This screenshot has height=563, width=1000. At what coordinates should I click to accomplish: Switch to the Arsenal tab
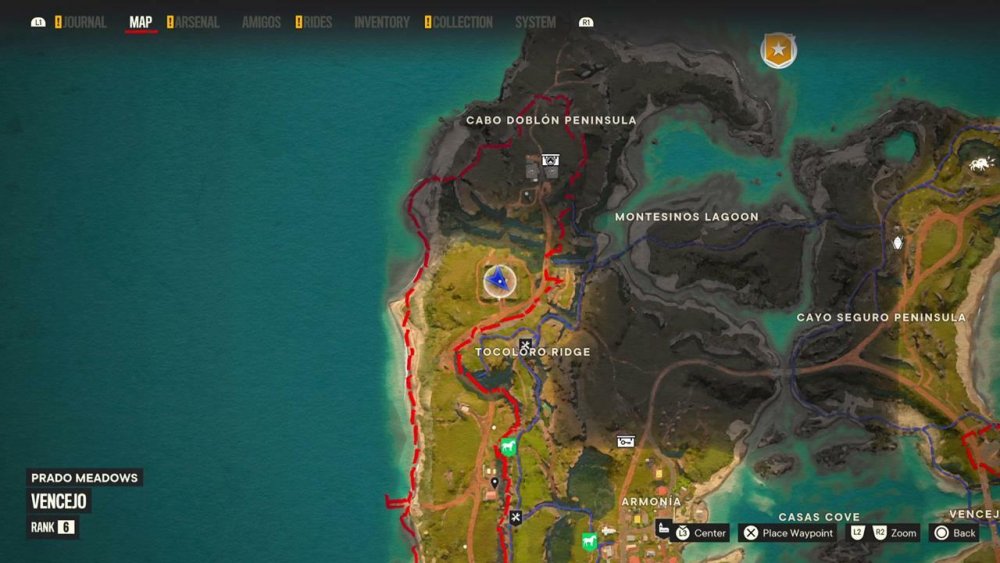point(197,22)
